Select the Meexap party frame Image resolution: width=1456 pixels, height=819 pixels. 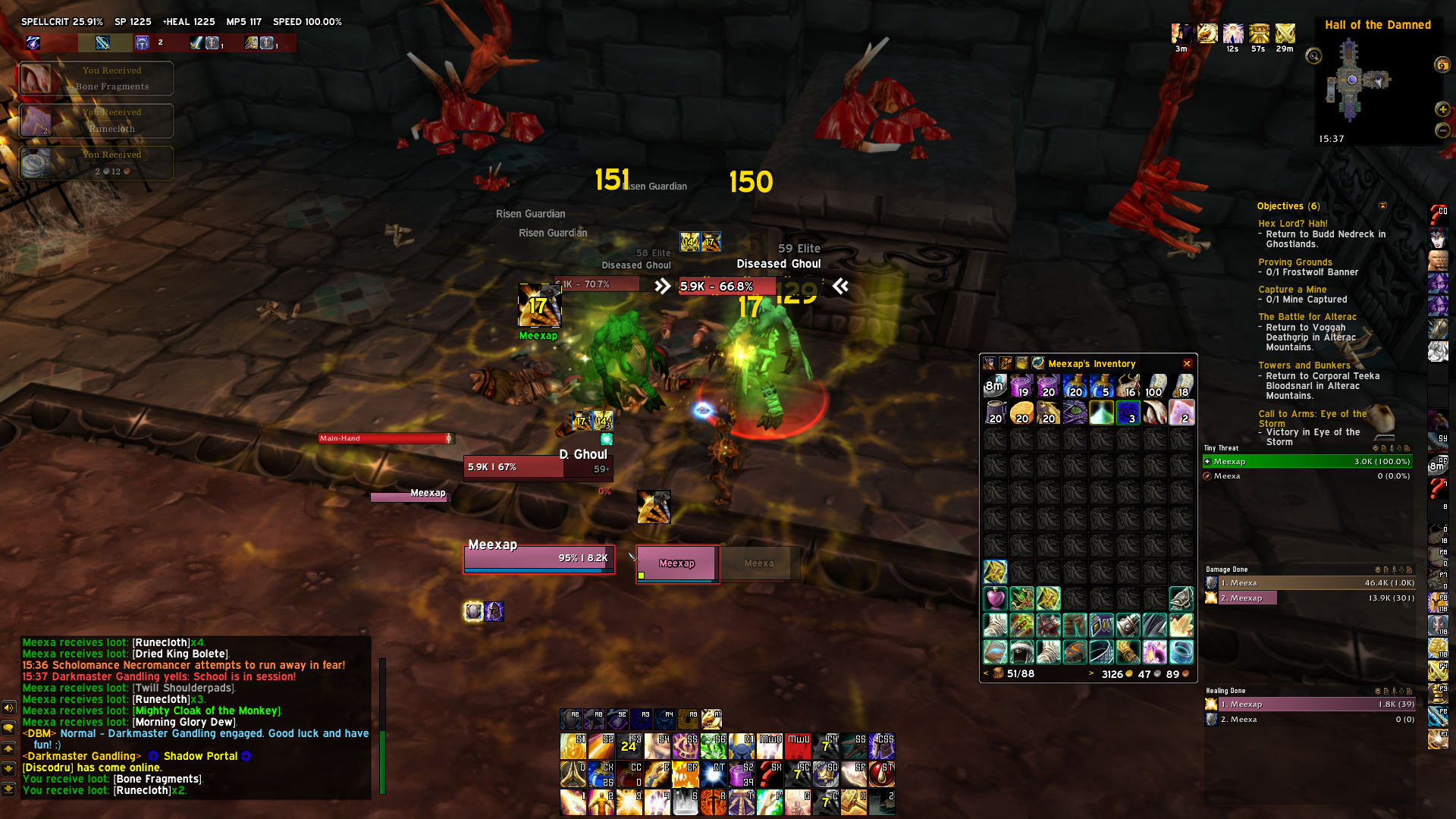coord(677,564)
